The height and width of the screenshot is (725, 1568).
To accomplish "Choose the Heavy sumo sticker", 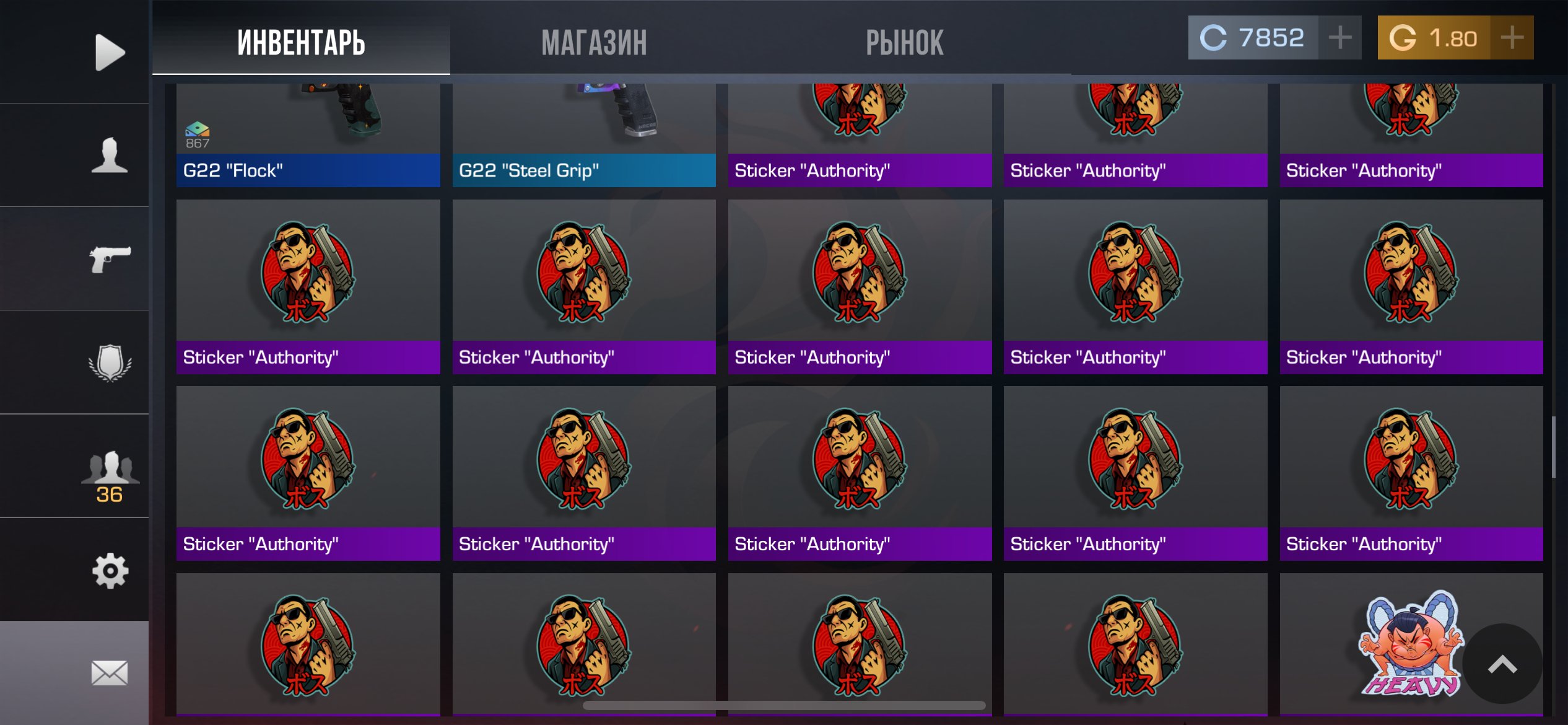I will 1400,644.
